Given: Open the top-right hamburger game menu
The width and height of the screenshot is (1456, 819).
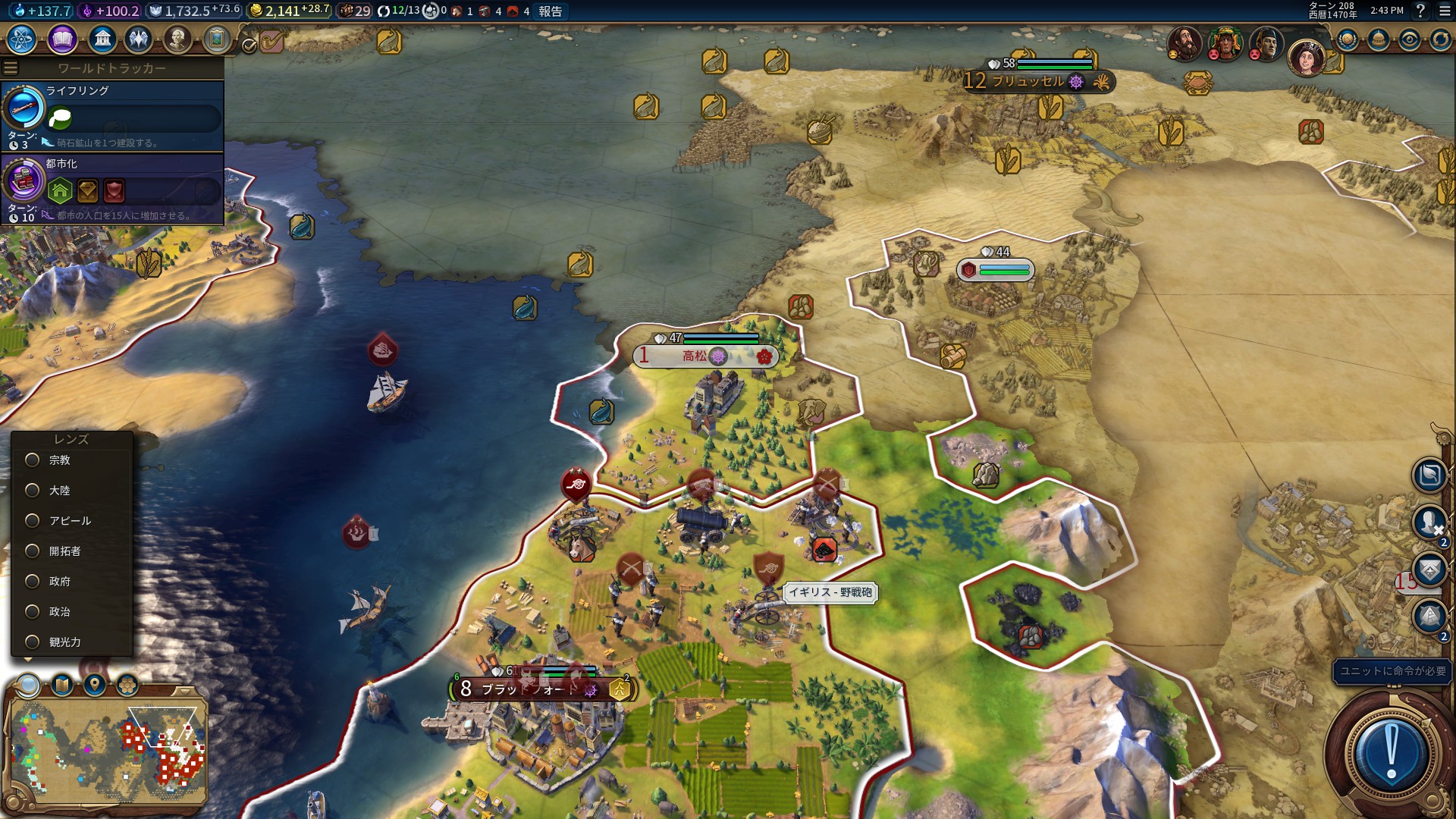Looking at the screenshot, I should (x=1445, y=11).
